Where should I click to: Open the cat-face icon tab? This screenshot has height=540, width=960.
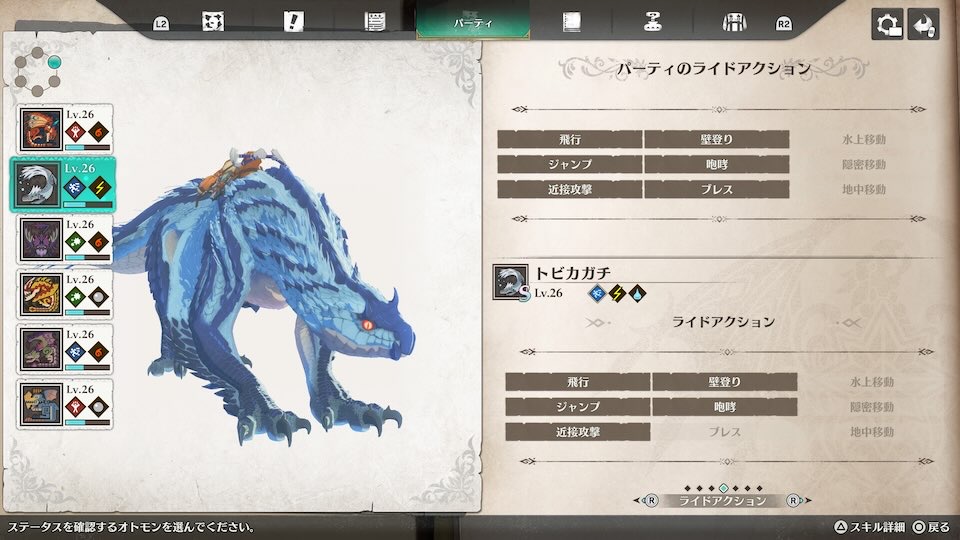212,21
